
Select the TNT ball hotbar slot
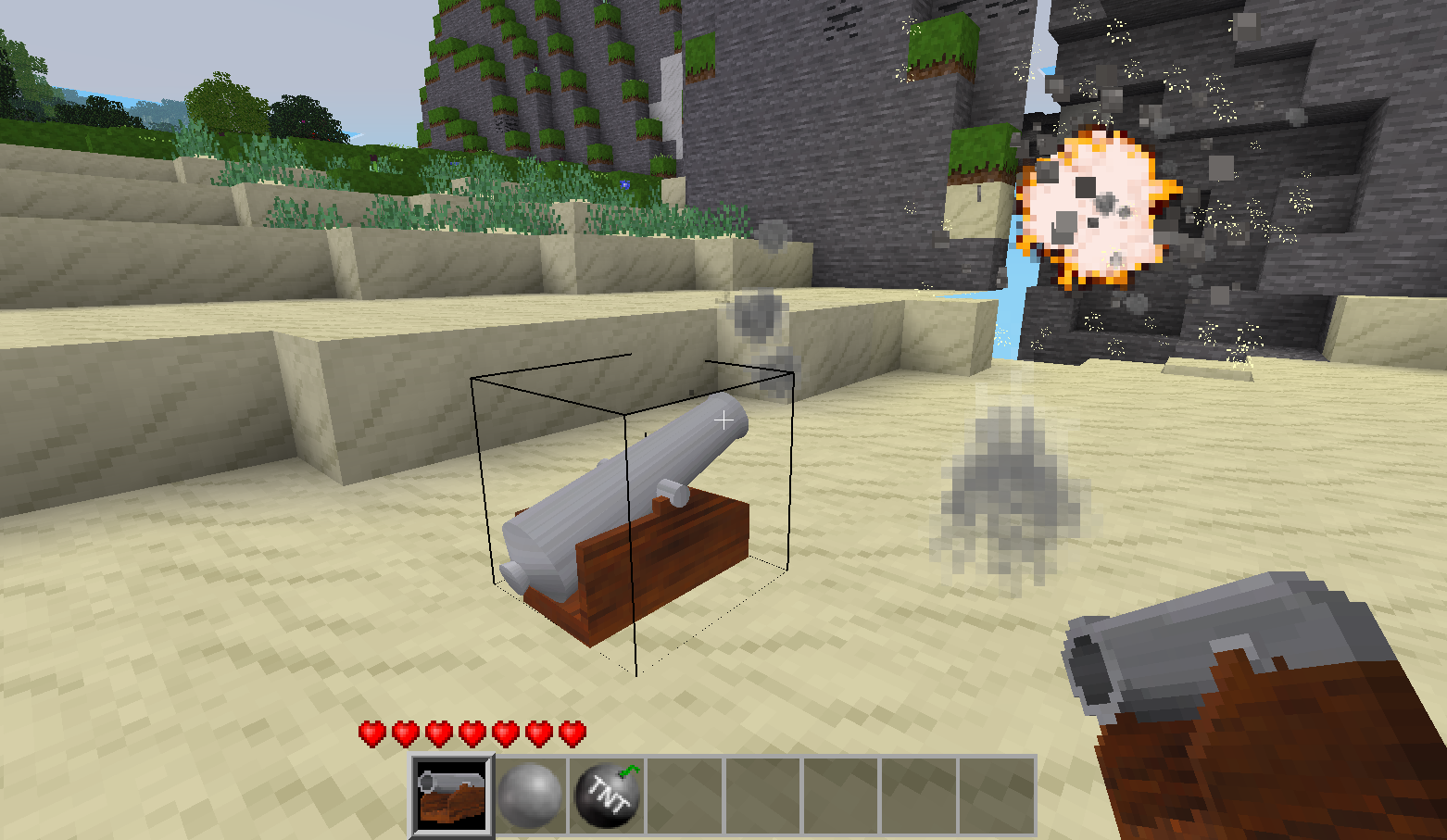(608, 796)
